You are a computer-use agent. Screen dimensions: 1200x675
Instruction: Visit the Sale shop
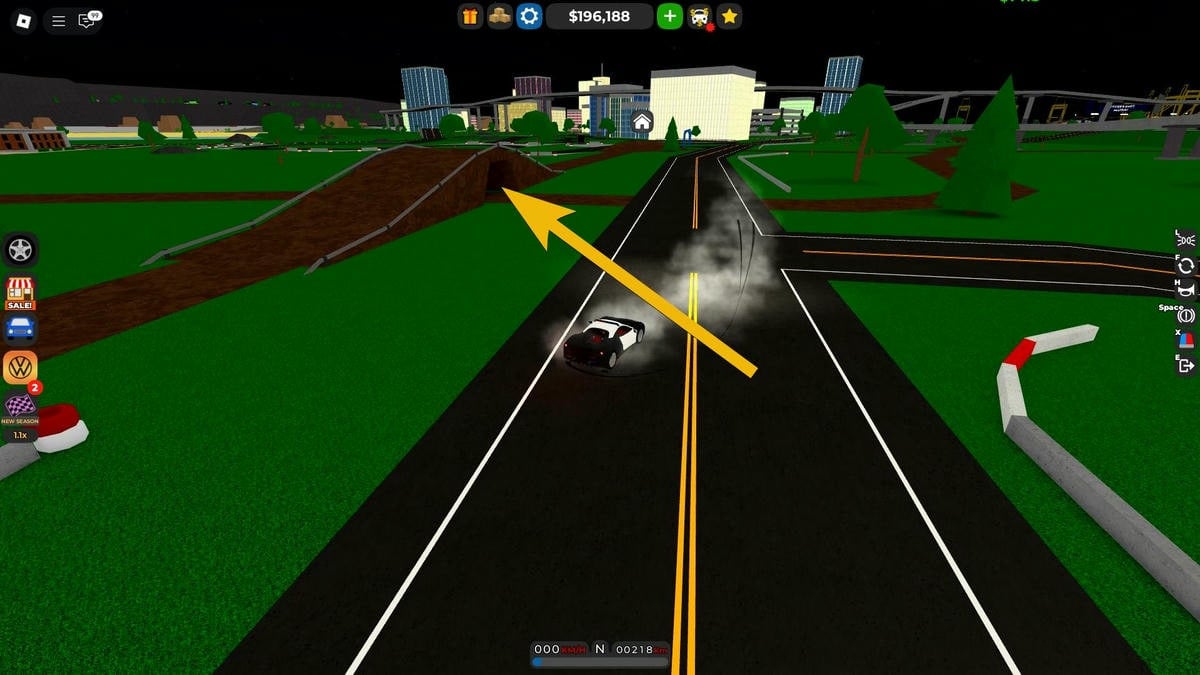pos(20,292)
